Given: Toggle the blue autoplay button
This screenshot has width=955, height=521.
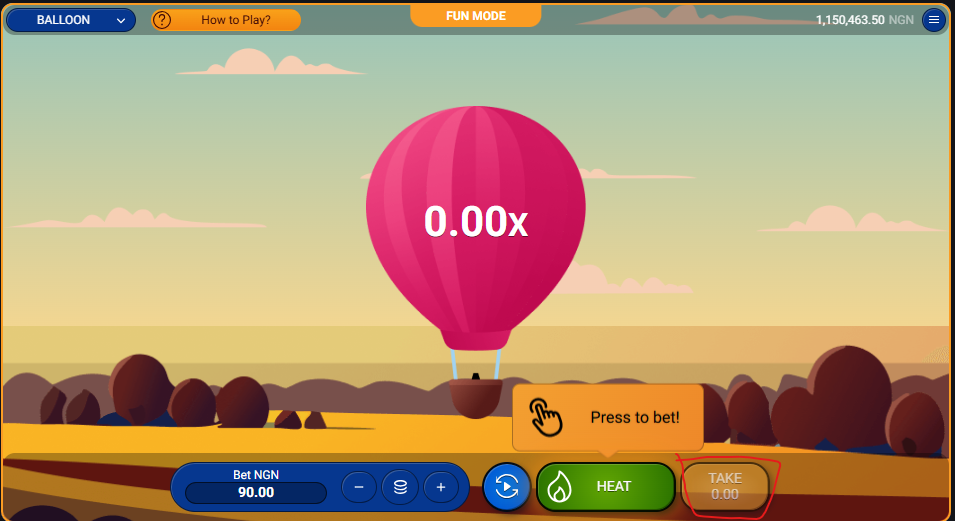Looking at the screenshot, I should pos(507,487).
